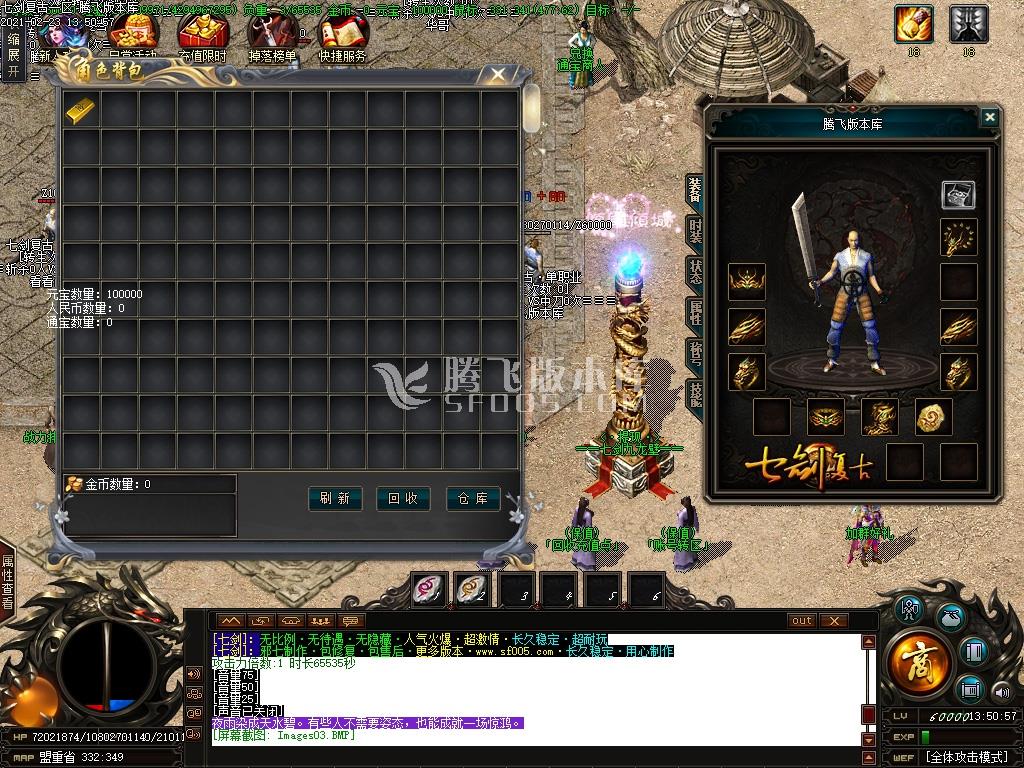This screenshot has height=768, width=1024.
Task: Click the 刷新 refresh button
Action: [334, 498]
